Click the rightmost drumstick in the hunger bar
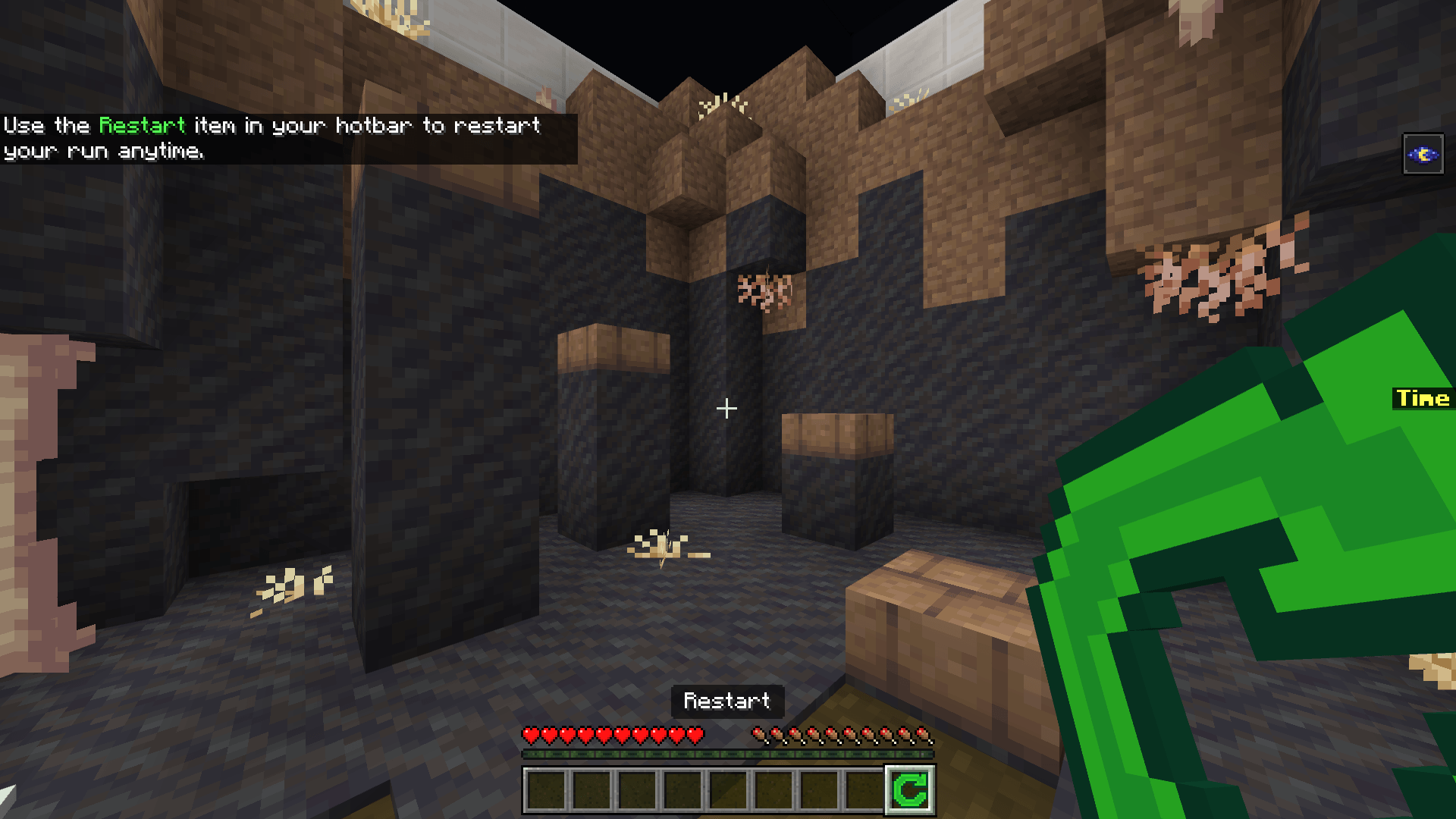 coord(924,735)
